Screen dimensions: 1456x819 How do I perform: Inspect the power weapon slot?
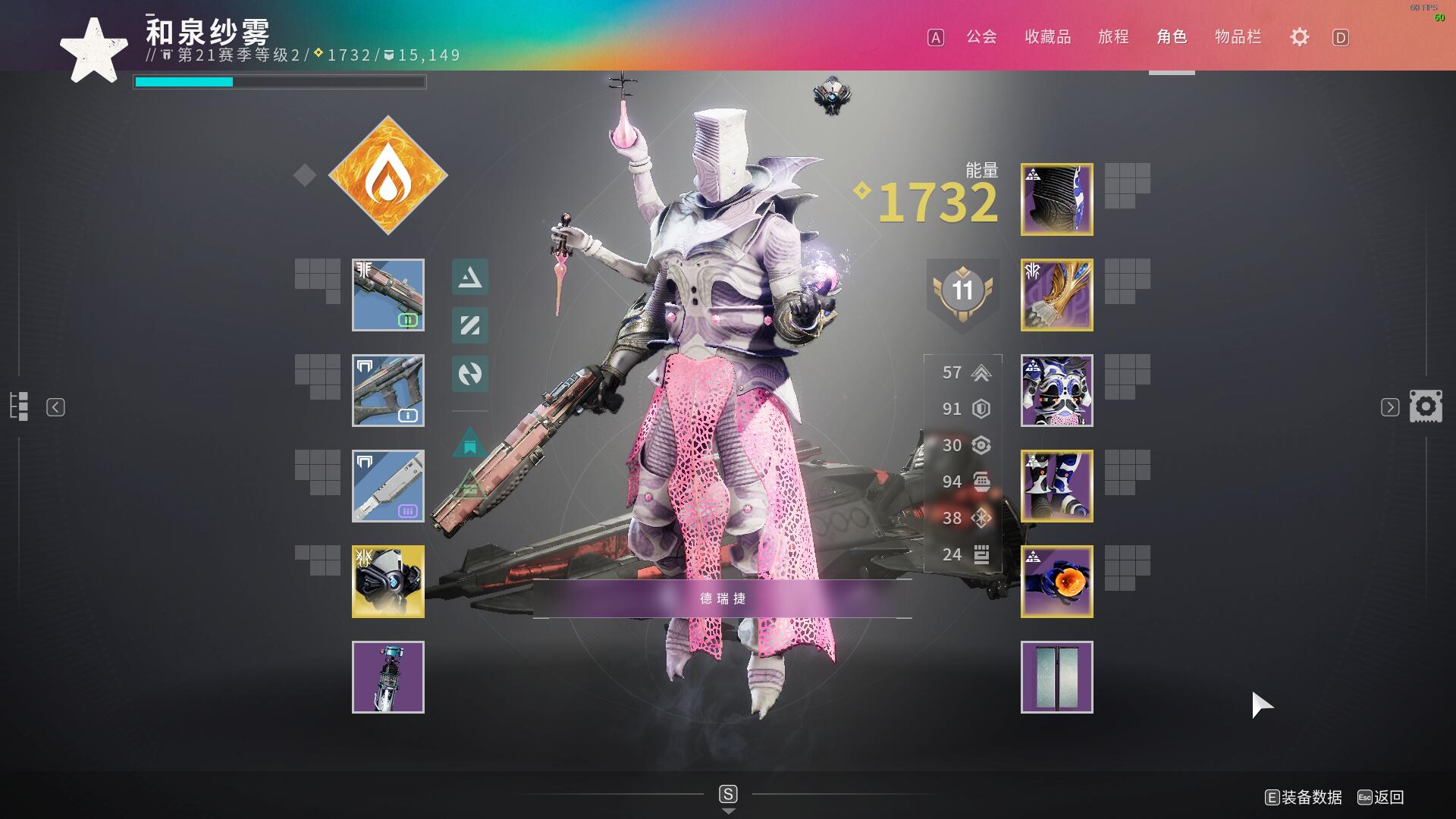388,486
